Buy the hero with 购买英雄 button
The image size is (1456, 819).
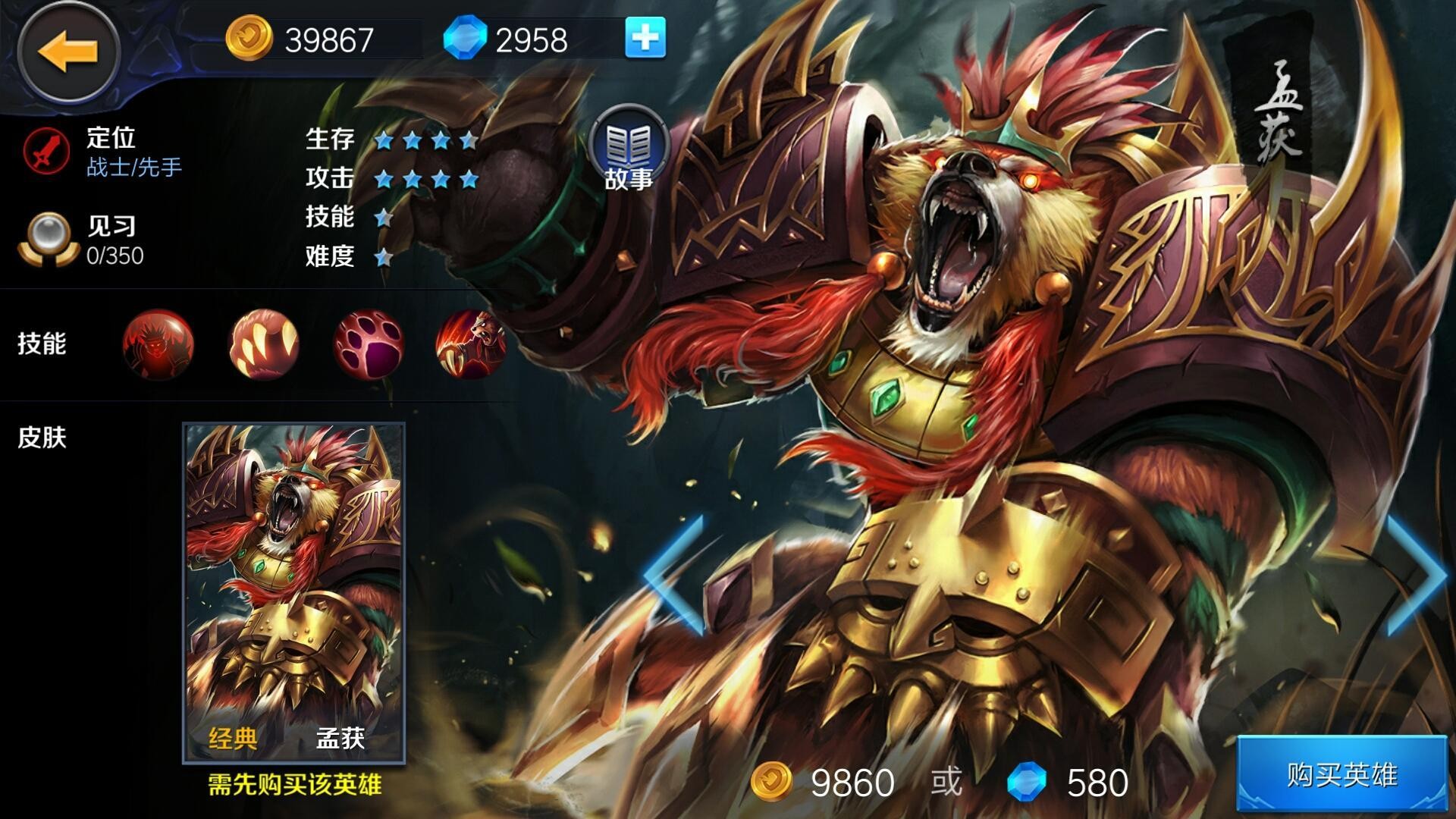point(1341,775)
